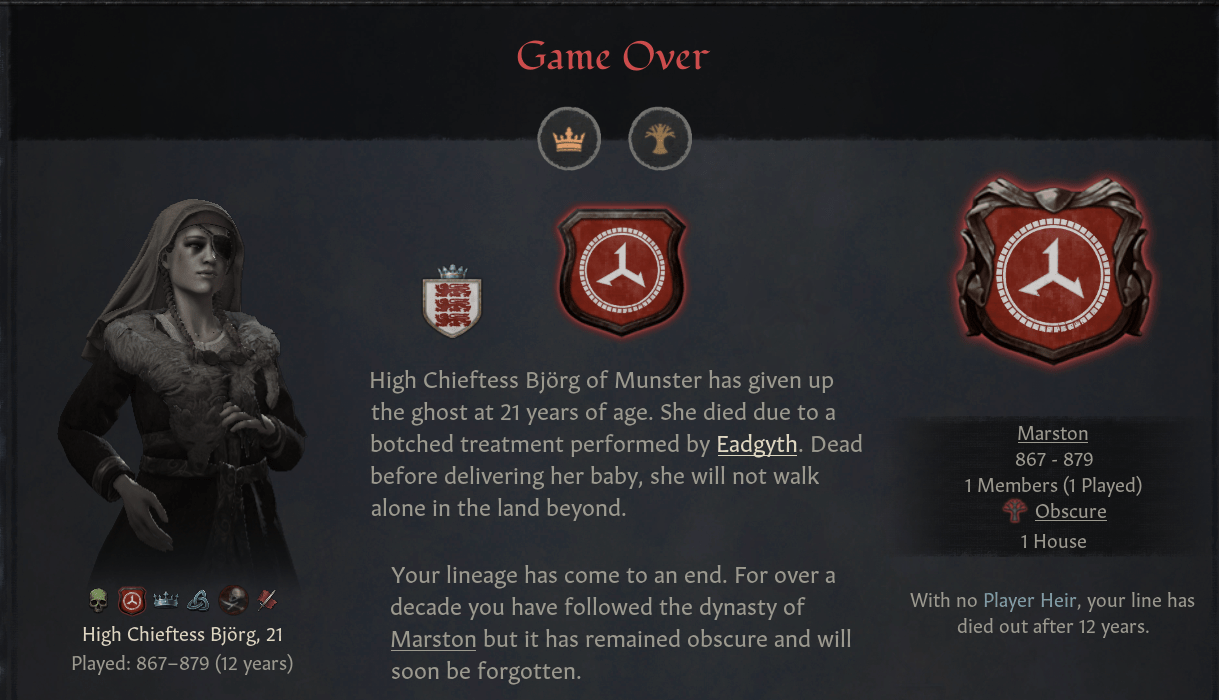Viewport: 1219px width, 700px height.
Task: Click the silver crown icon under portrait
Action: [x=165, y=600]
